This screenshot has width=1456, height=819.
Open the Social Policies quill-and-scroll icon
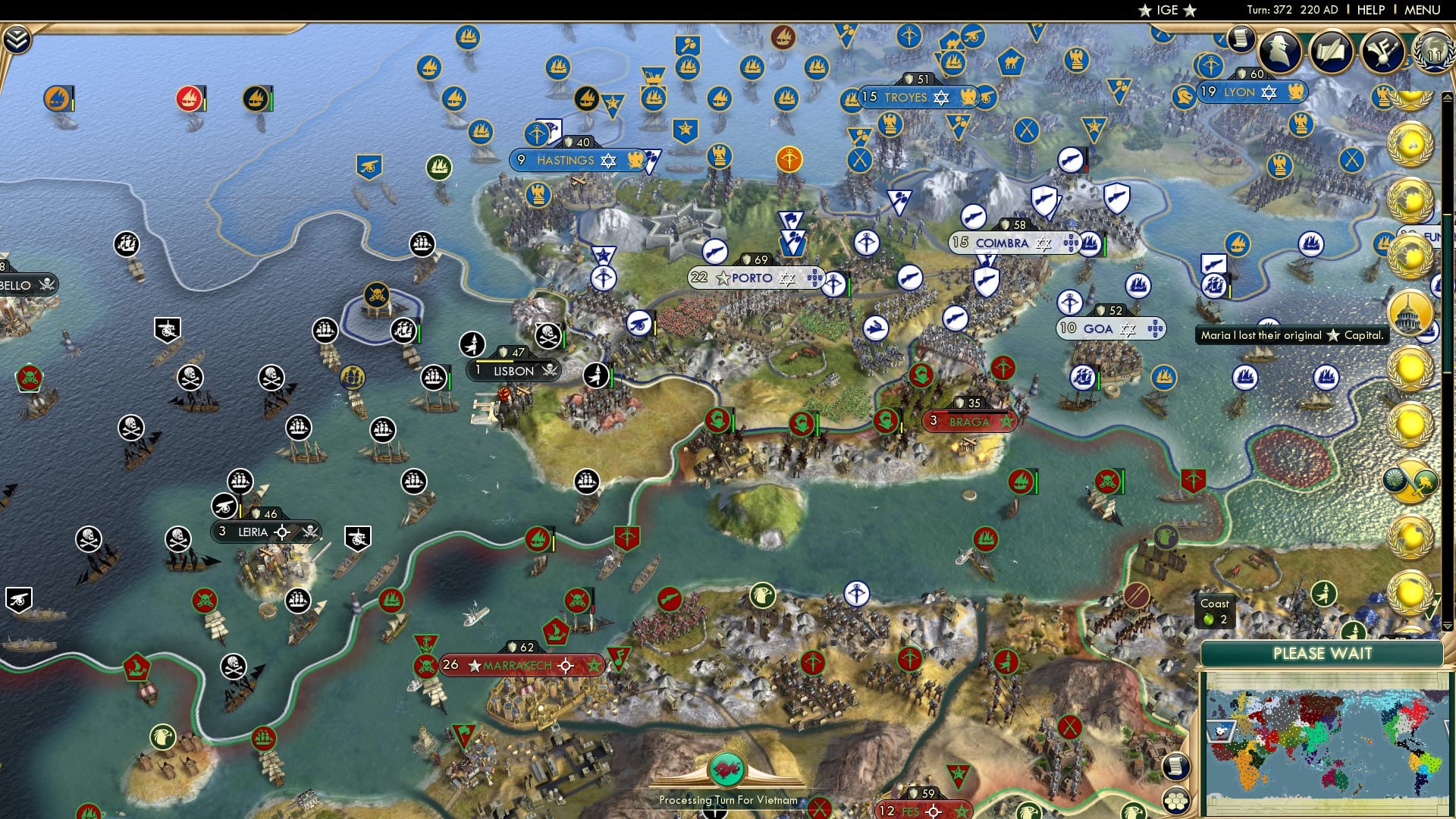tap(1331, 51)
